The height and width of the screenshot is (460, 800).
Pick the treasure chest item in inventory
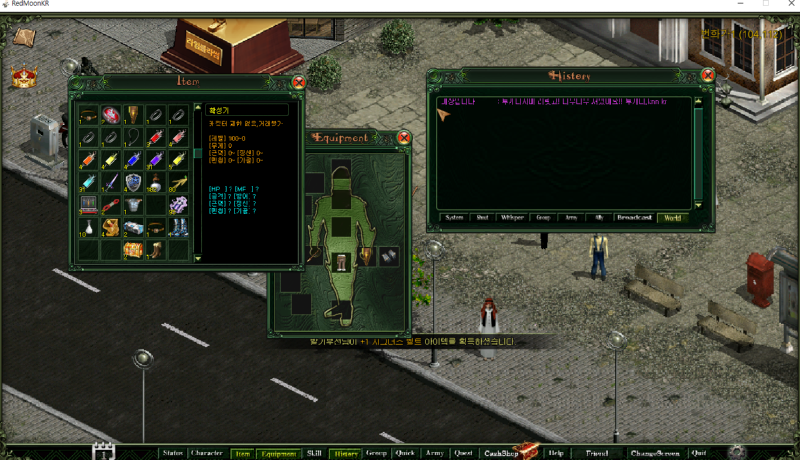[133, 249]
